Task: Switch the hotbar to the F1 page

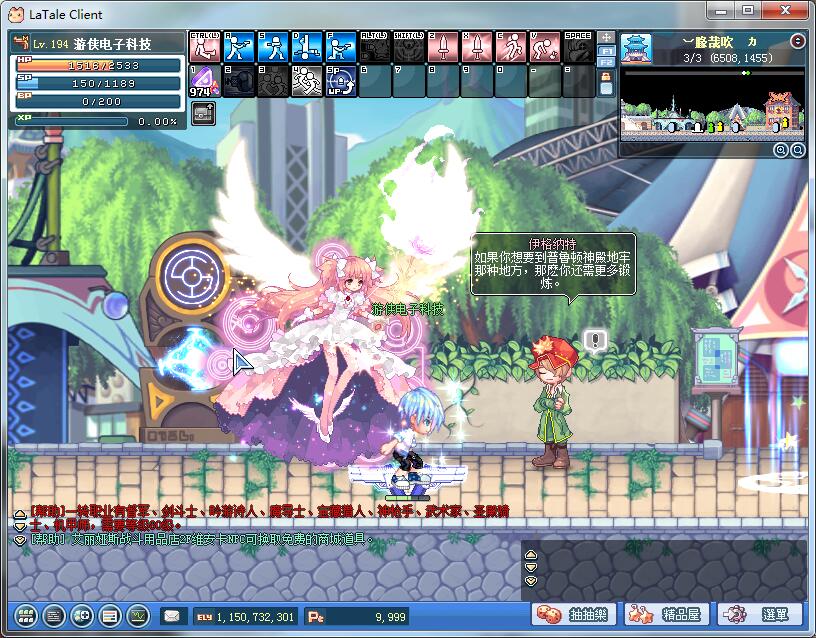Action: point(606,50)
